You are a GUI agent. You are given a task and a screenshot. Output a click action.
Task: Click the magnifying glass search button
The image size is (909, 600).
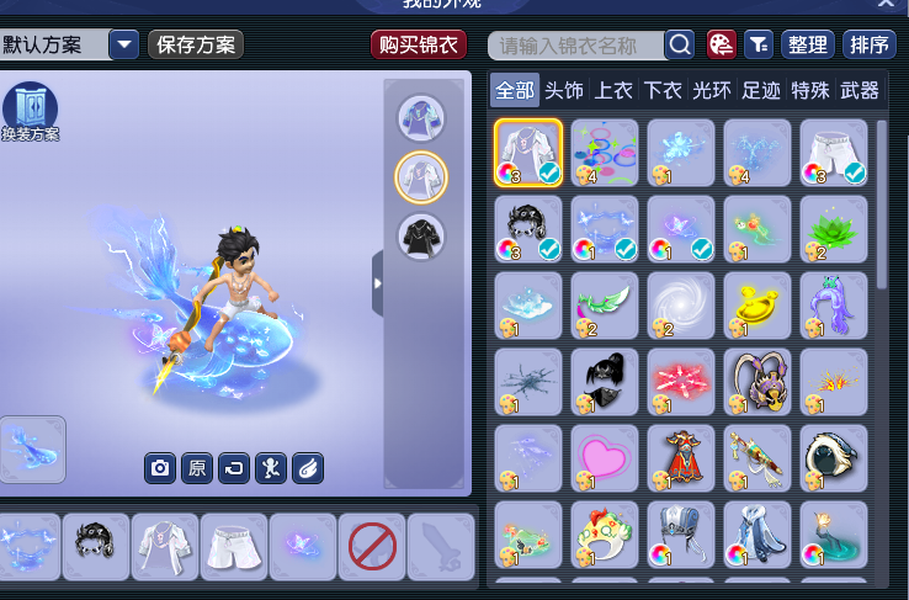680,45
